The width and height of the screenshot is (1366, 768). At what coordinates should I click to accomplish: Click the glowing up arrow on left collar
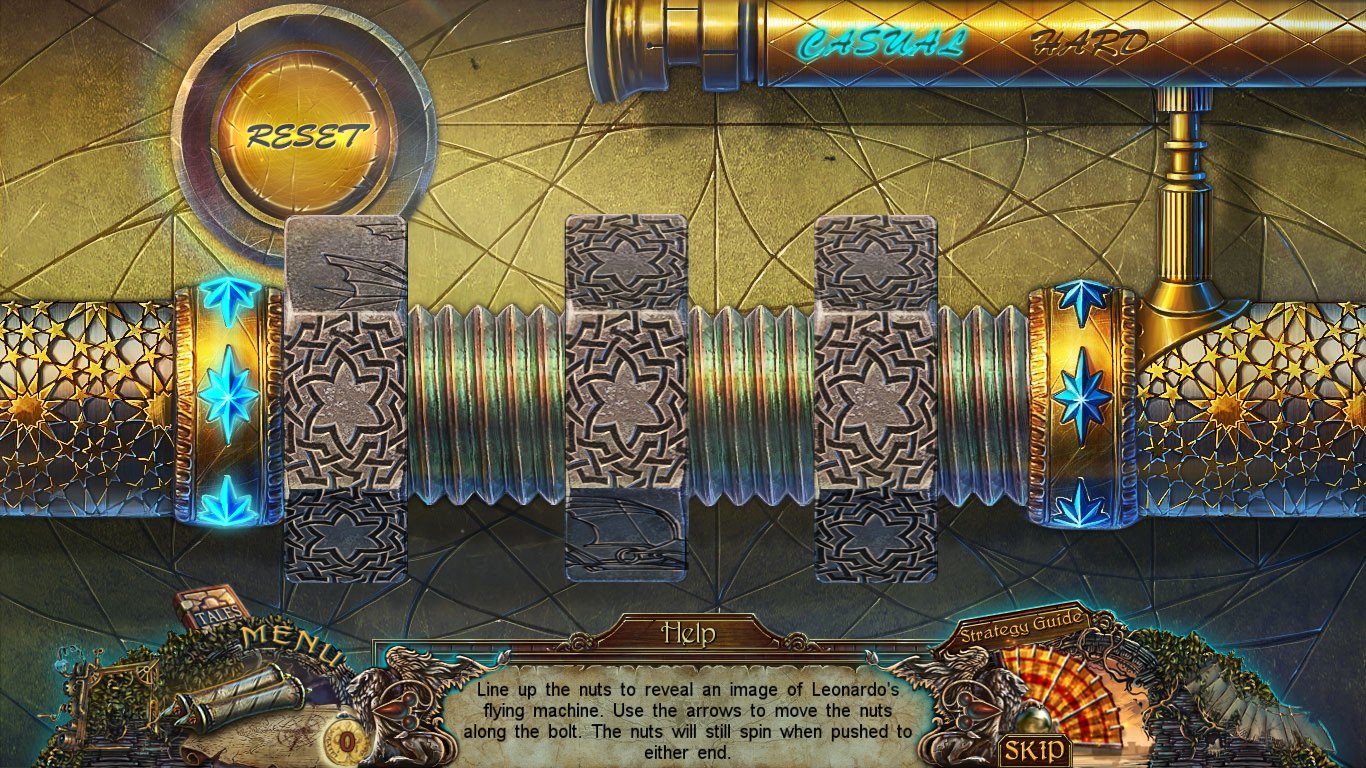click(x=229, y=299)
